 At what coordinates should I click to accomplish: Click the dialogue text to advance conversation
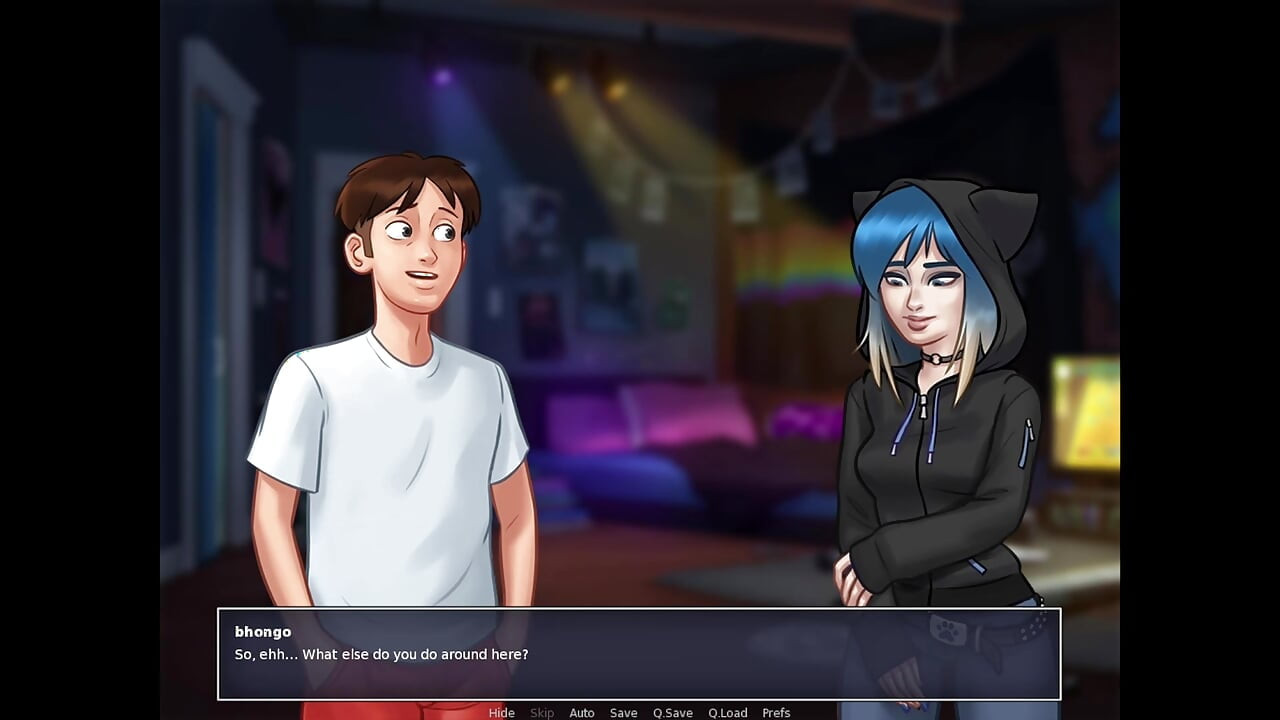coord(383,655)
